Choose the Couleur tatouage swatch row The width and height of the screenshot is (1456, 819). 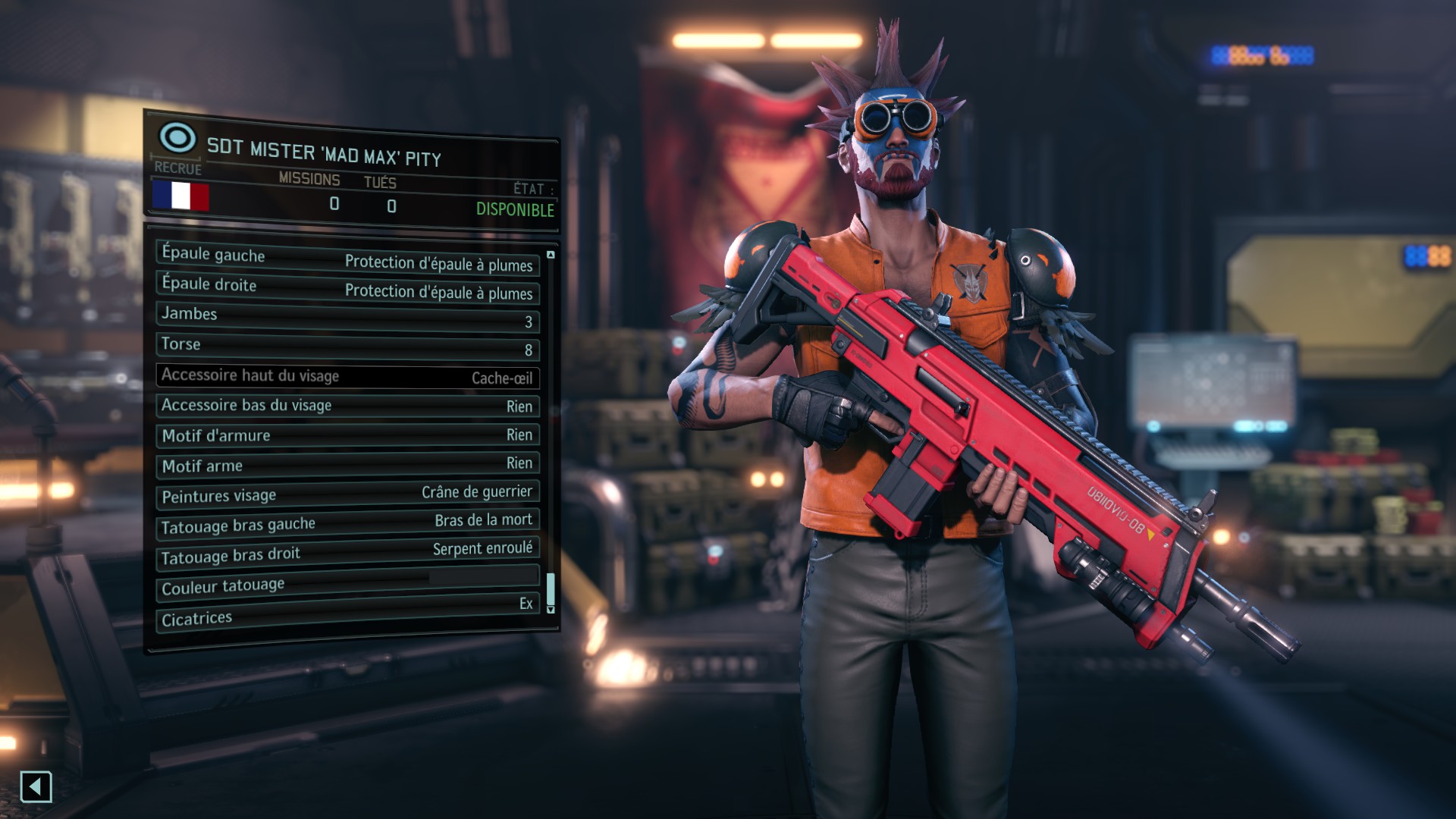347,582
